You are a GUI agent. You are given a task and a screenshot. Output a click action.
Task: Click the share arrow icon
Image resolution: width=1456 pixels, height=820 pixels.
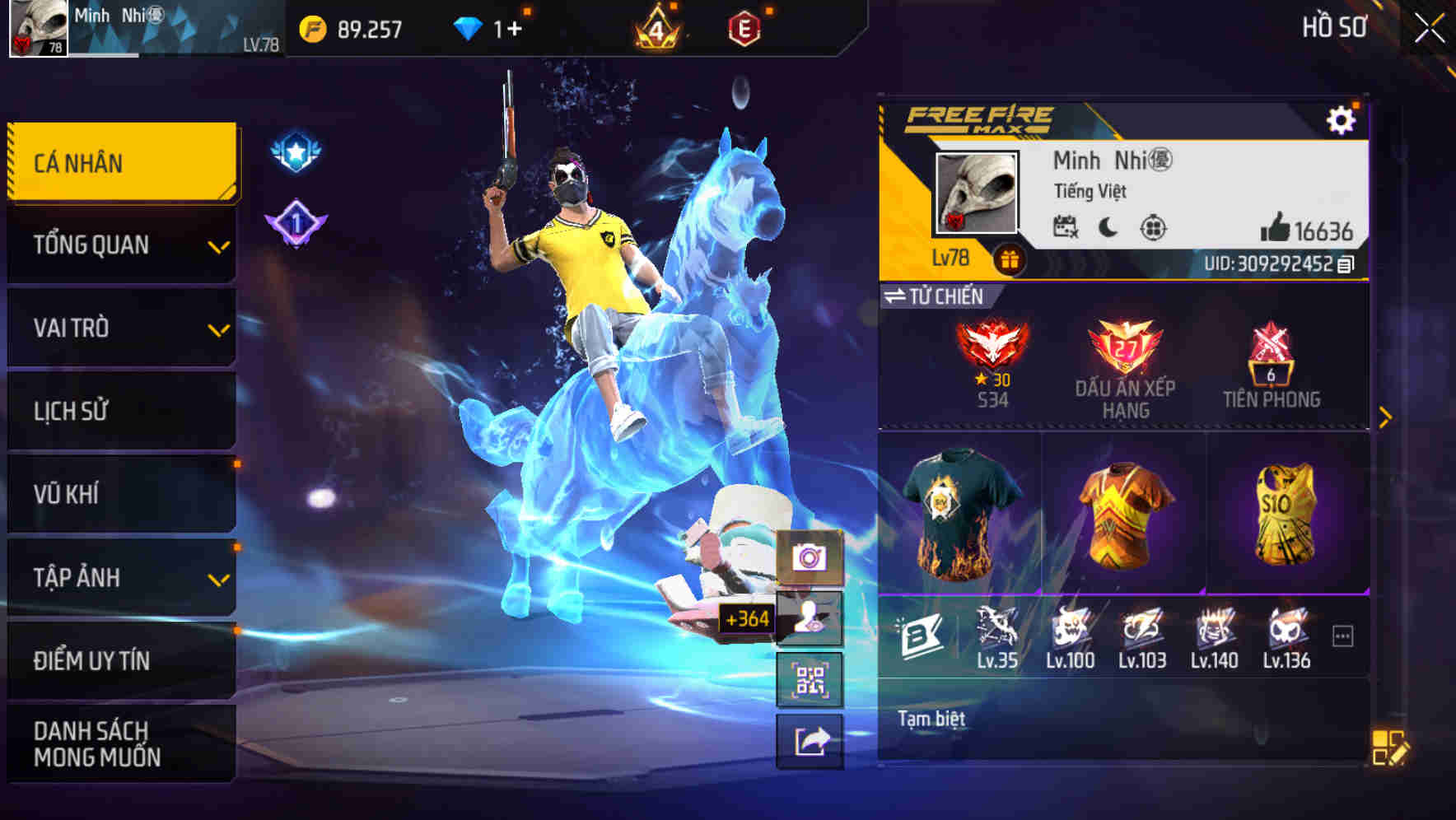point(810,741)
